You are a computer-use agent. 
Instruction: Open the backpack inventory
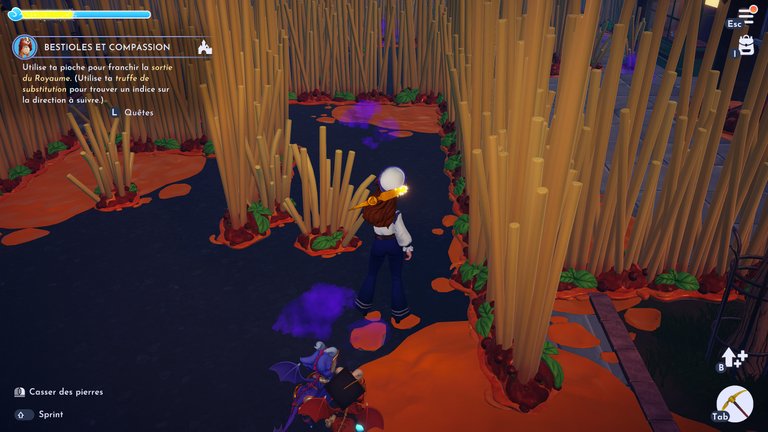[x=746, y=46]
